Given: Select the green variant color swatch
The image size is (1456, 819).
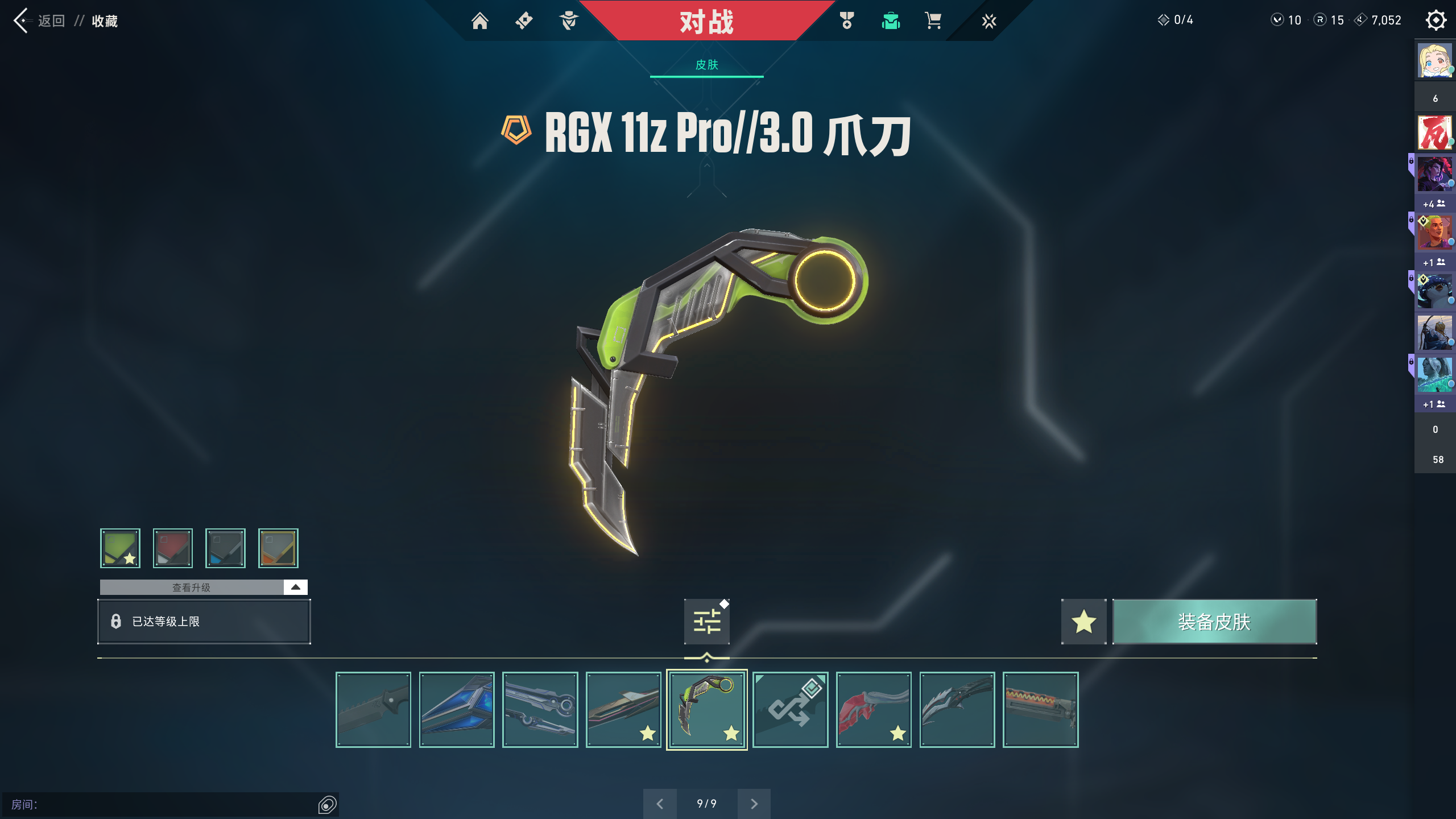Looking at the screenshot, I should [120, 548].
